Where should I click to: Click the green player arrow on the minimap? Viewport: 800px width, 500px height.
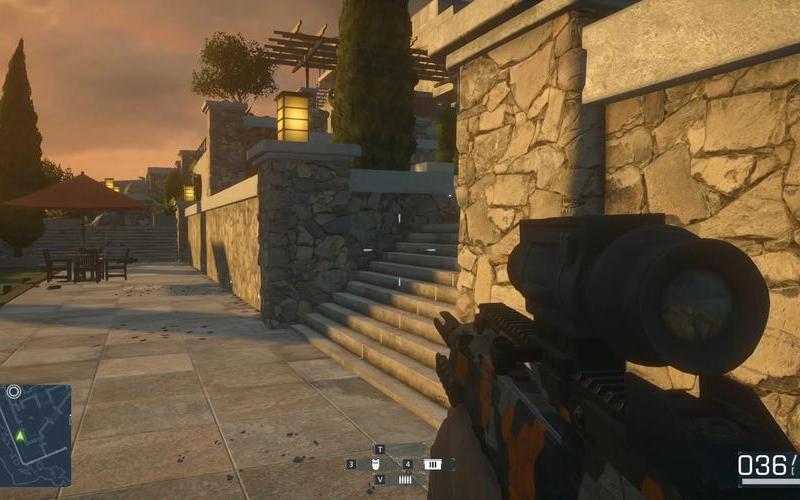click(19, 436)
